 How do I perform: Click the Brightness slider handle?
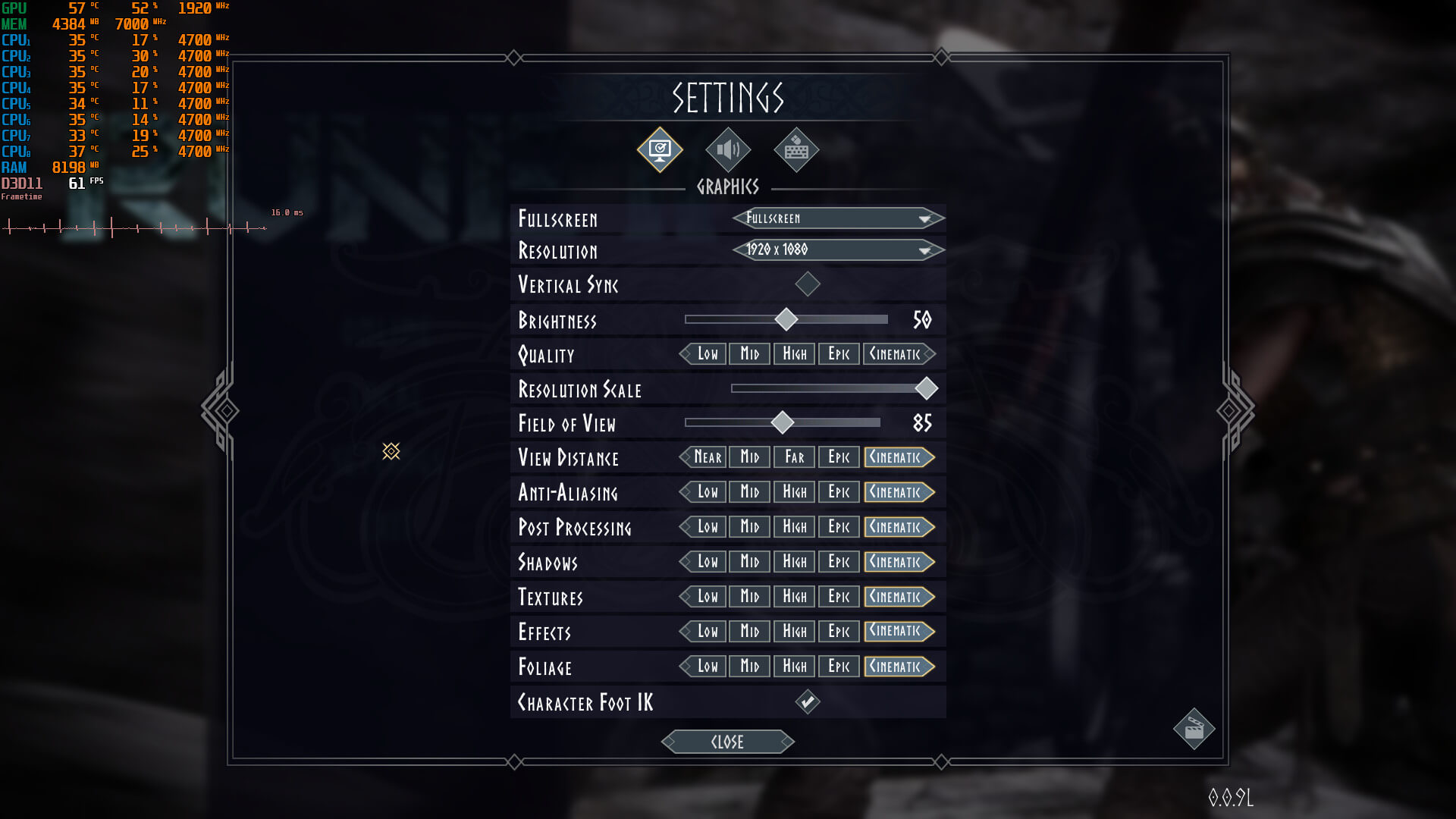(x=786, y=319)
